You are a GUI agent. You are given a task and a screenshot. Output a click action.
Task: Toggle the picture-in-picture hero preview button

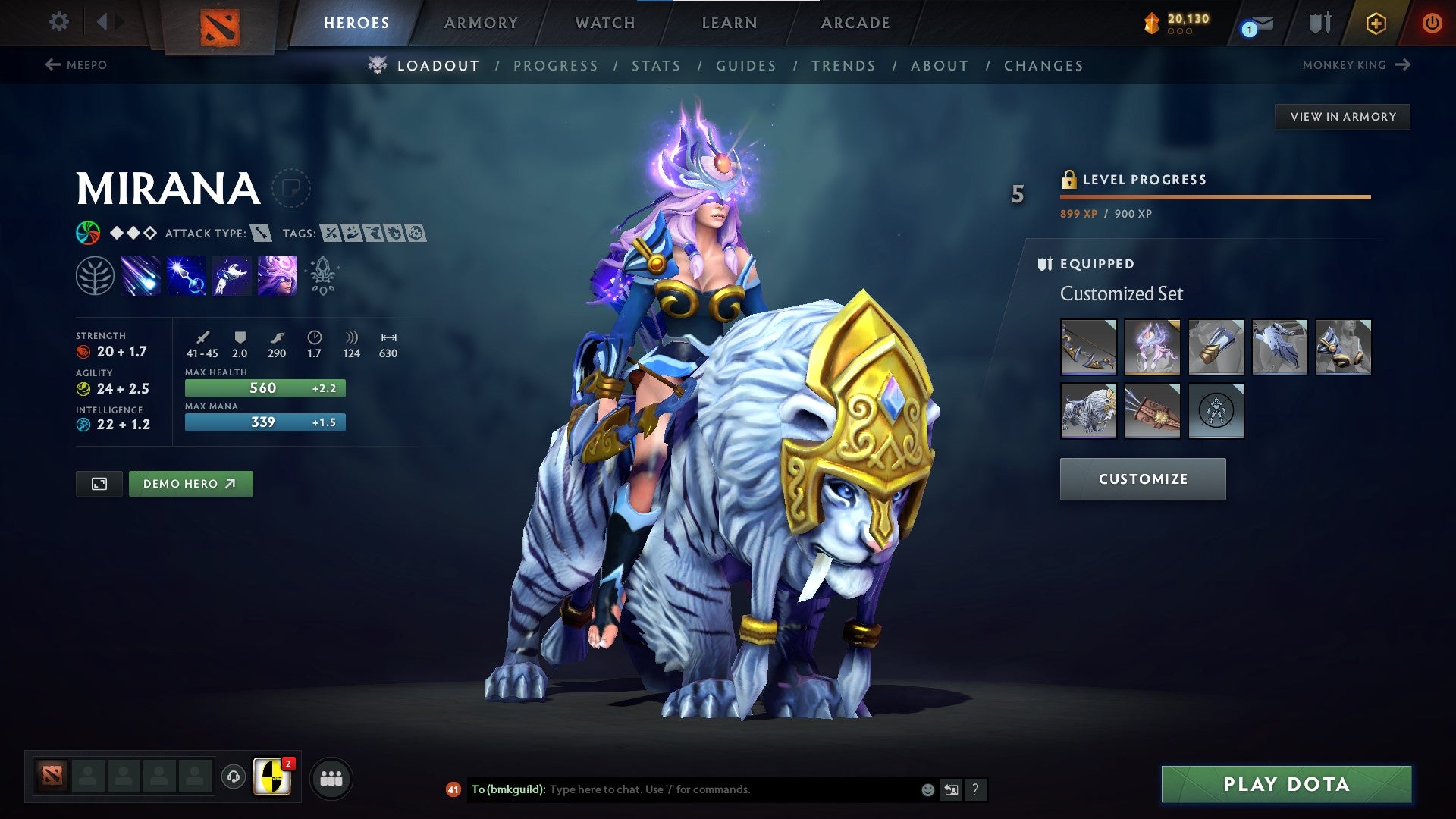pos(99,483)
